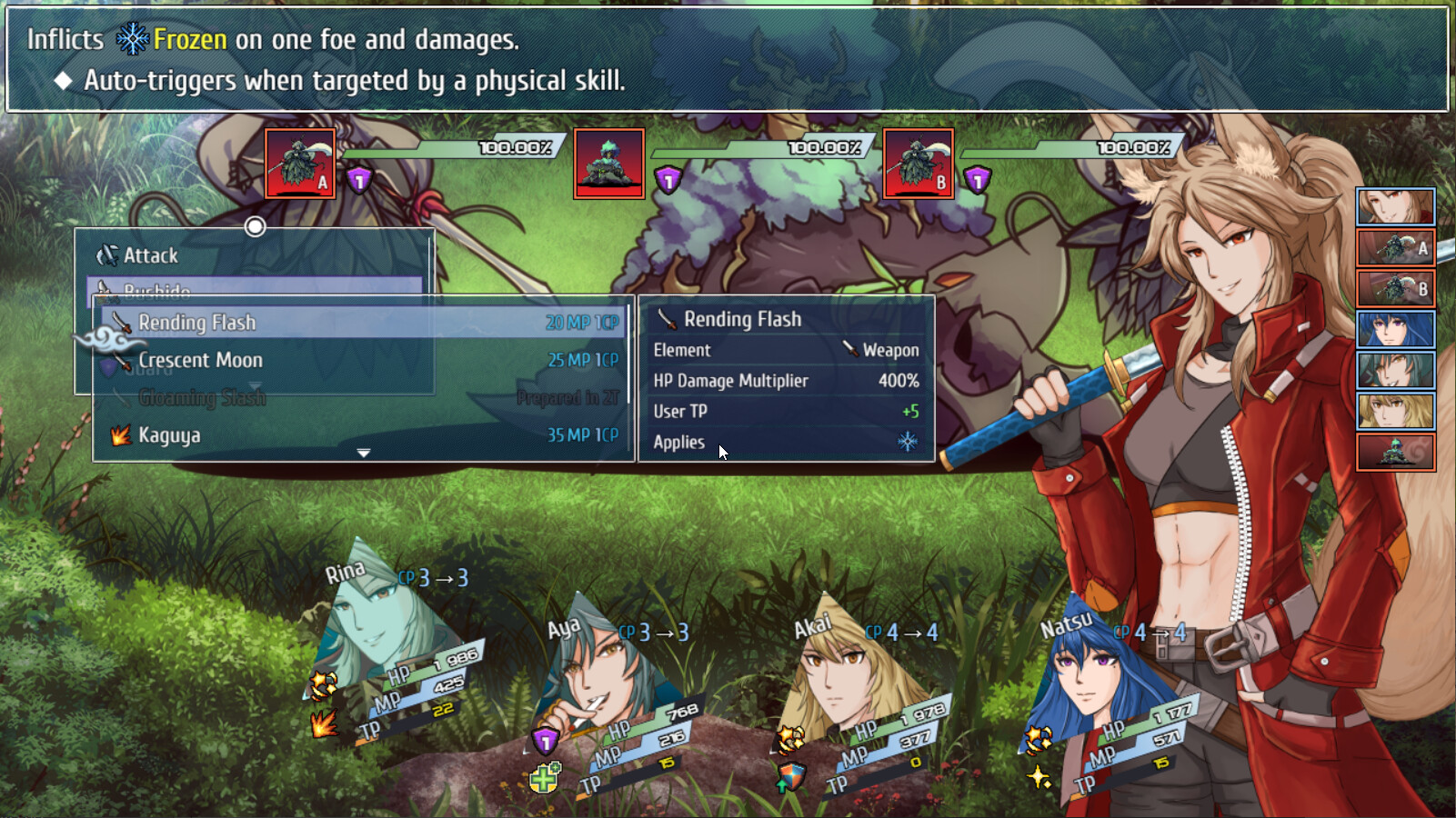The width and height of the screenshot is (1456, 818).
Task: Target the middle enemy portrait
Action: click(x=609, y=164)
